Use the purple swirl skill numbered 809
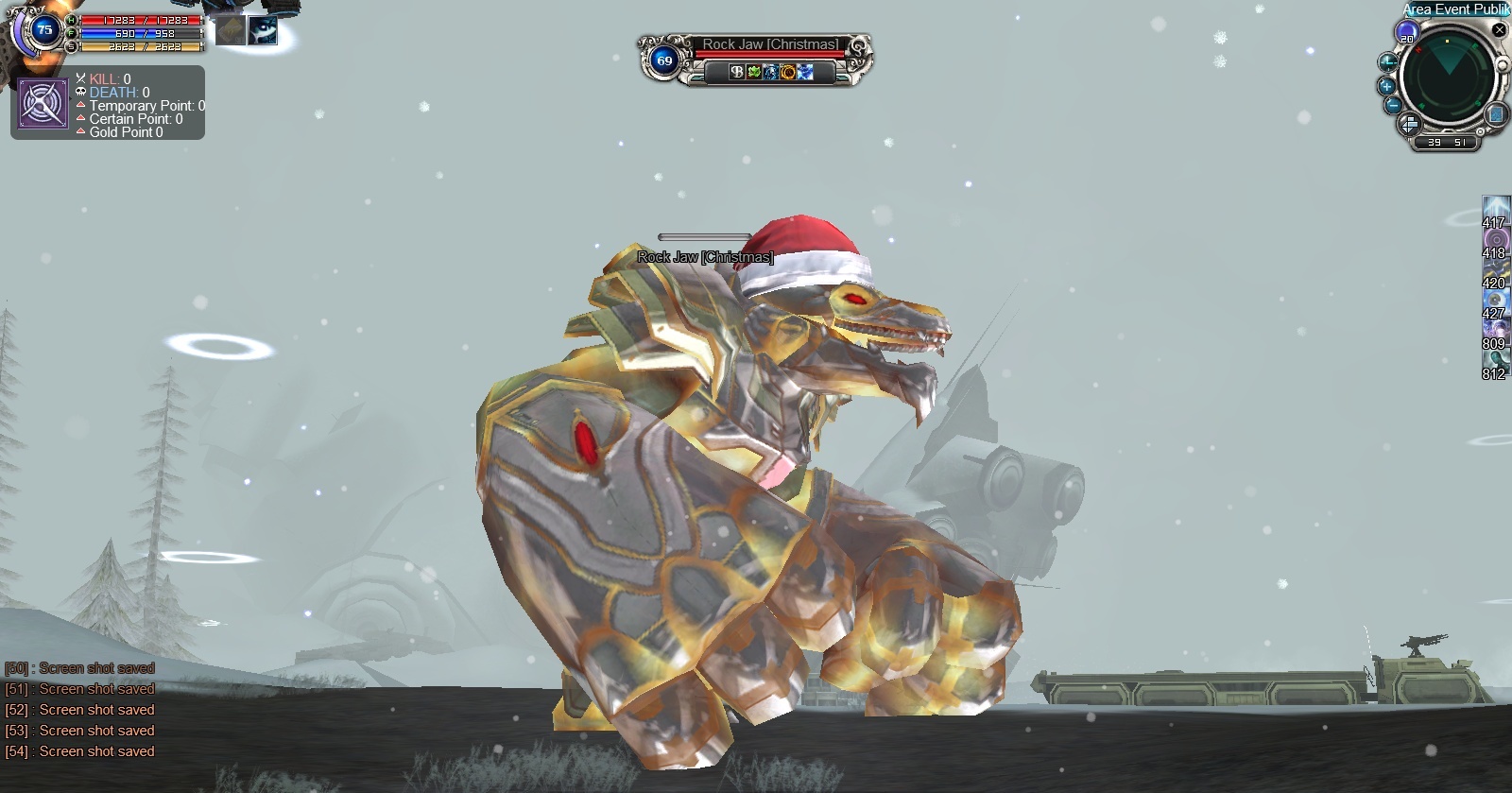The height and width of the screenshot is (793, 1512). tap(1495, 331)
